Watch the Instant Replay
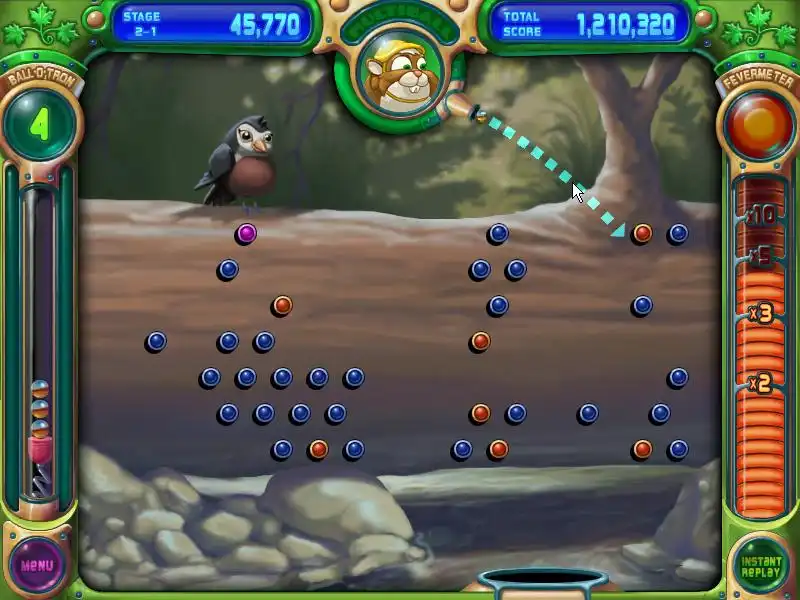 coord(761,566)
